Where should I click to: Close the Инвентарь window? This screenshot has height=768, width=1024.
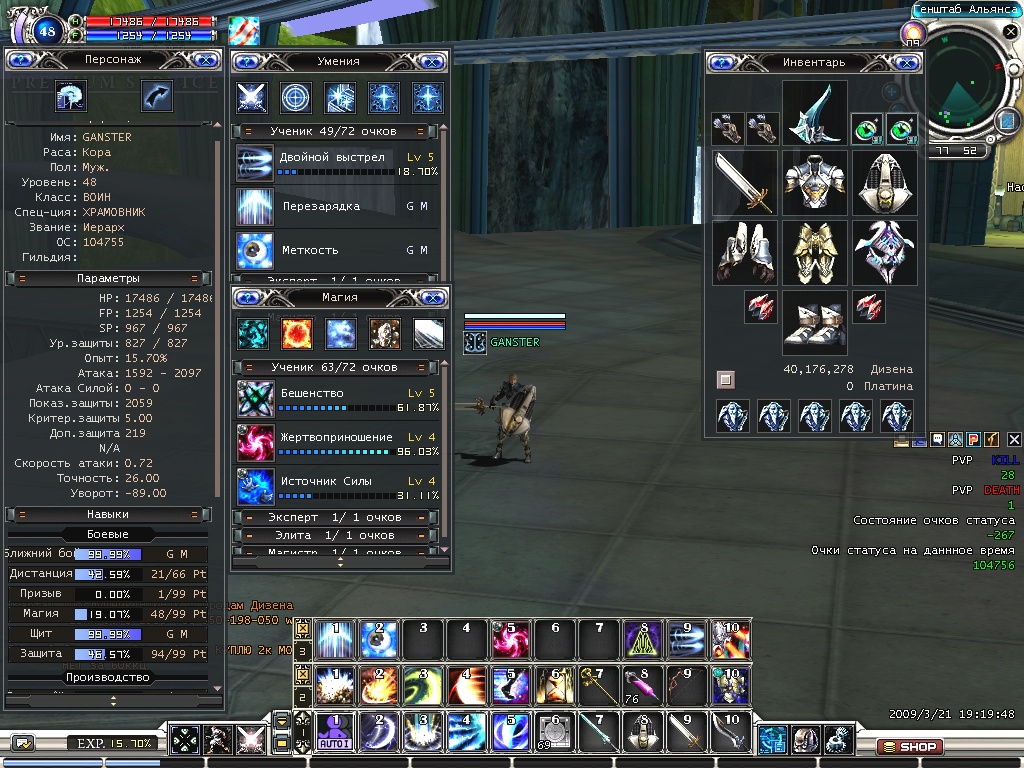tap(909, 62)
